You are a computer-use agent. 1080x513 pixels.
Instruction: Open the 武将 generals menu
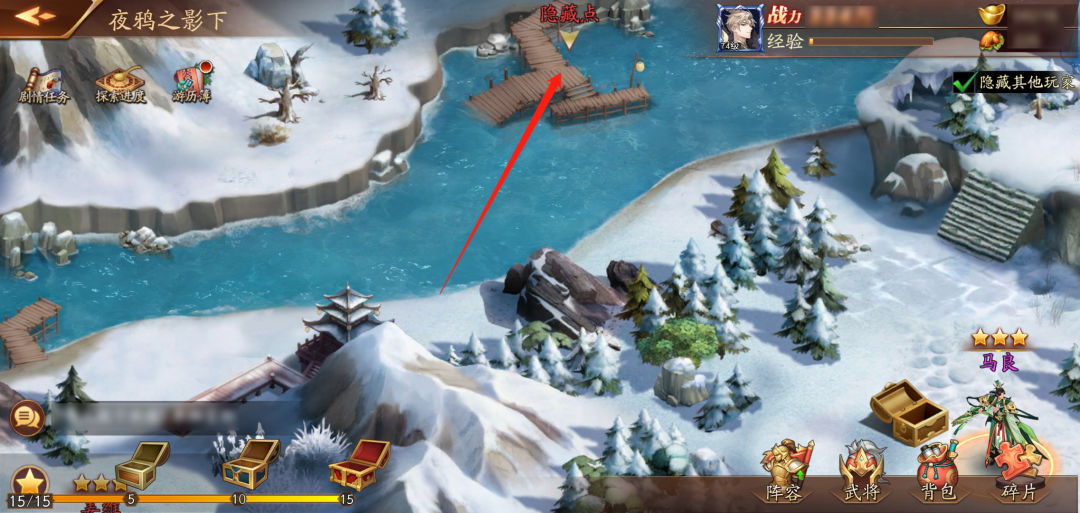(862, 470)
